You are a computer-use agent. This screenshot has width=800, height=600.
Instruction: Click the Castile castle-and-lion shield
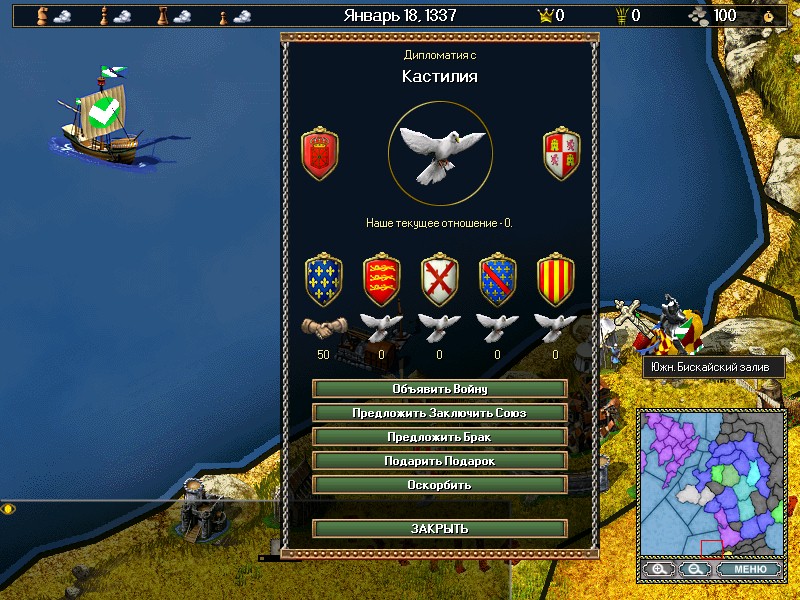pos(561,154)
